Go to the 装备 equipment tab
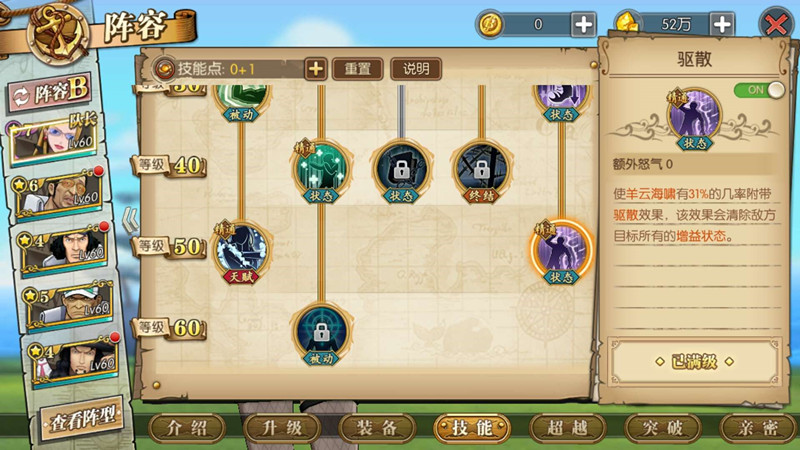 377,428
